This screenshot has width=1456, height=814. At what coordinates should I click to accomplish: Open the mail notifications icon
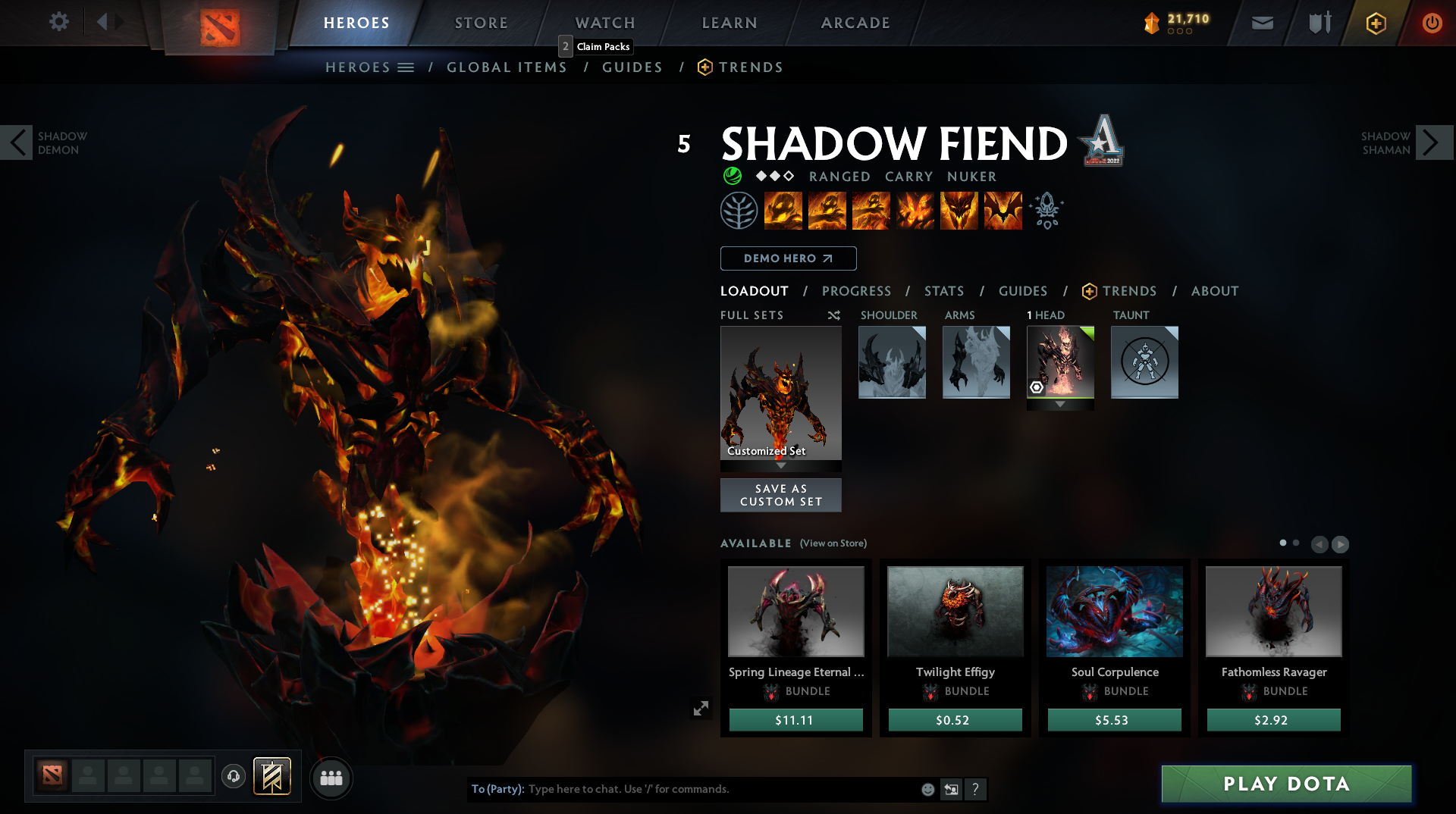pyautogui.click(x=1263, y=23)
